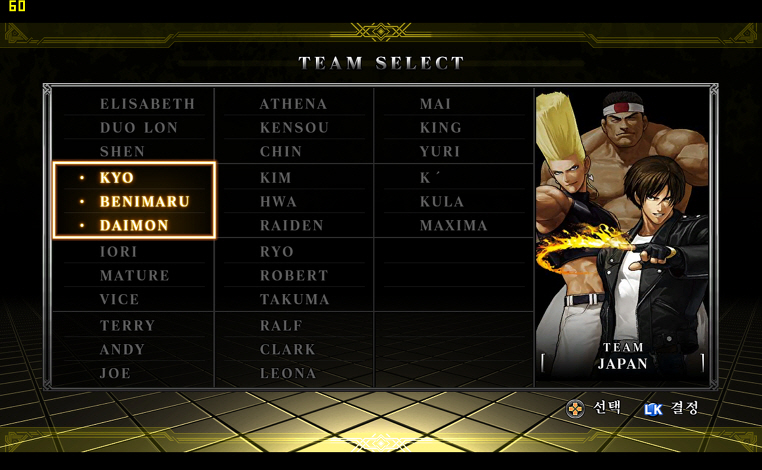This screenshot has width=762, height=470.
Task: Select Terry from the roster
Action: (x=127, y=326)
